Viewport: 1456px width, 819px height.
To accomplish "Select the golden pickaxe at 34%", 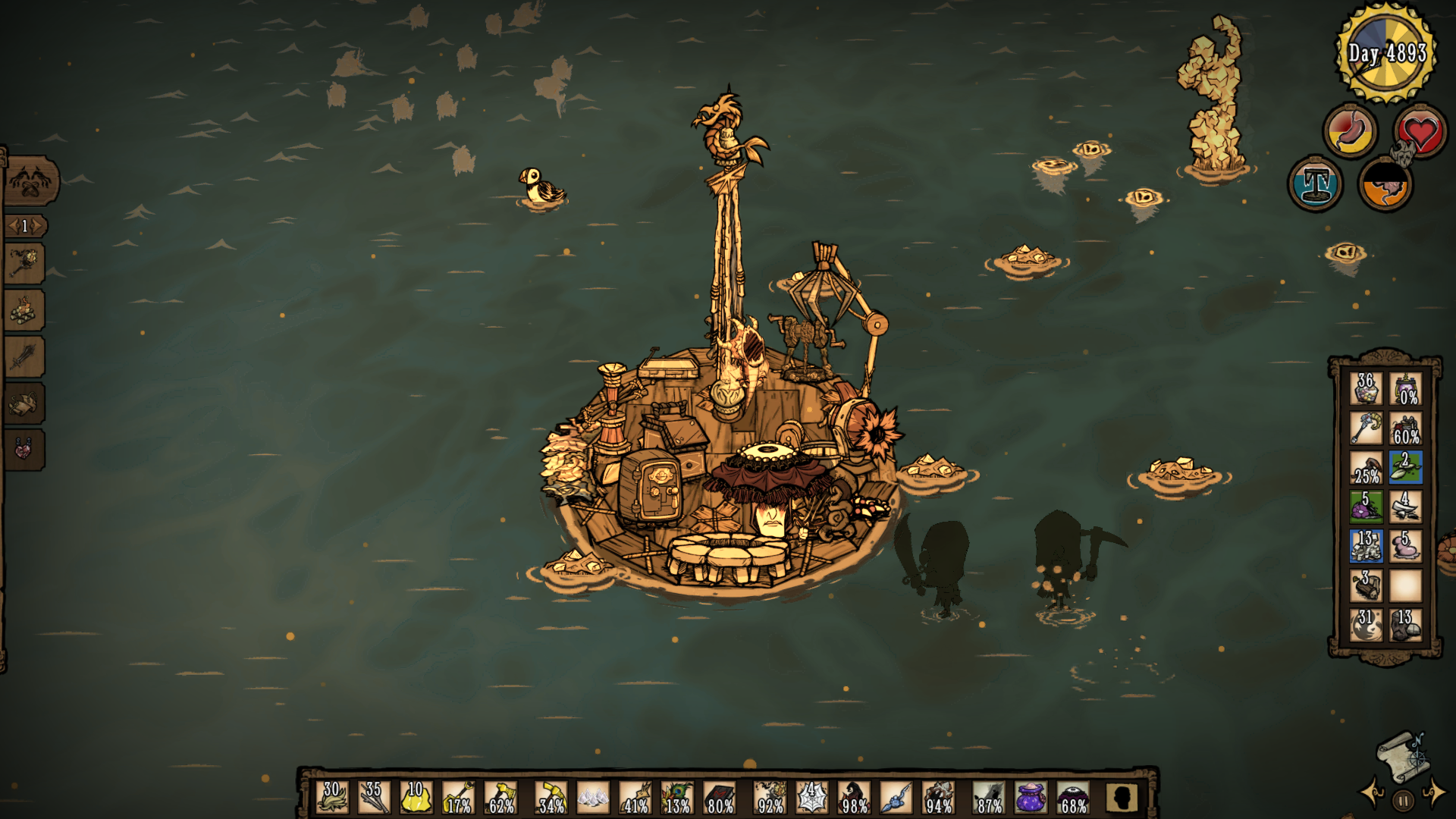I will pos(551,797).
